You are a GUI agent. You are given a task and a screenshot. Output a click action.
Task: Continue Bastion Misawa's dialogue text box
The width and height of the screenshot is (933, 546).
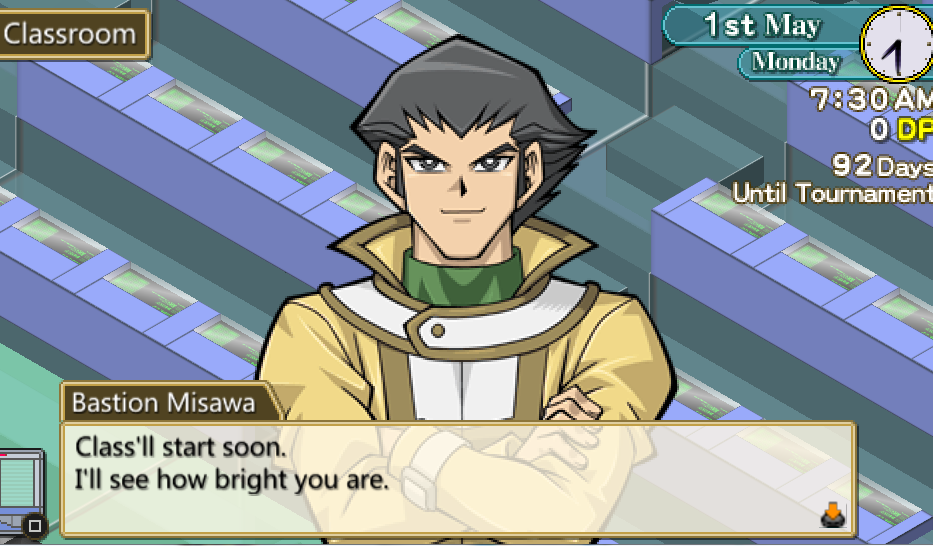(458, 479)
